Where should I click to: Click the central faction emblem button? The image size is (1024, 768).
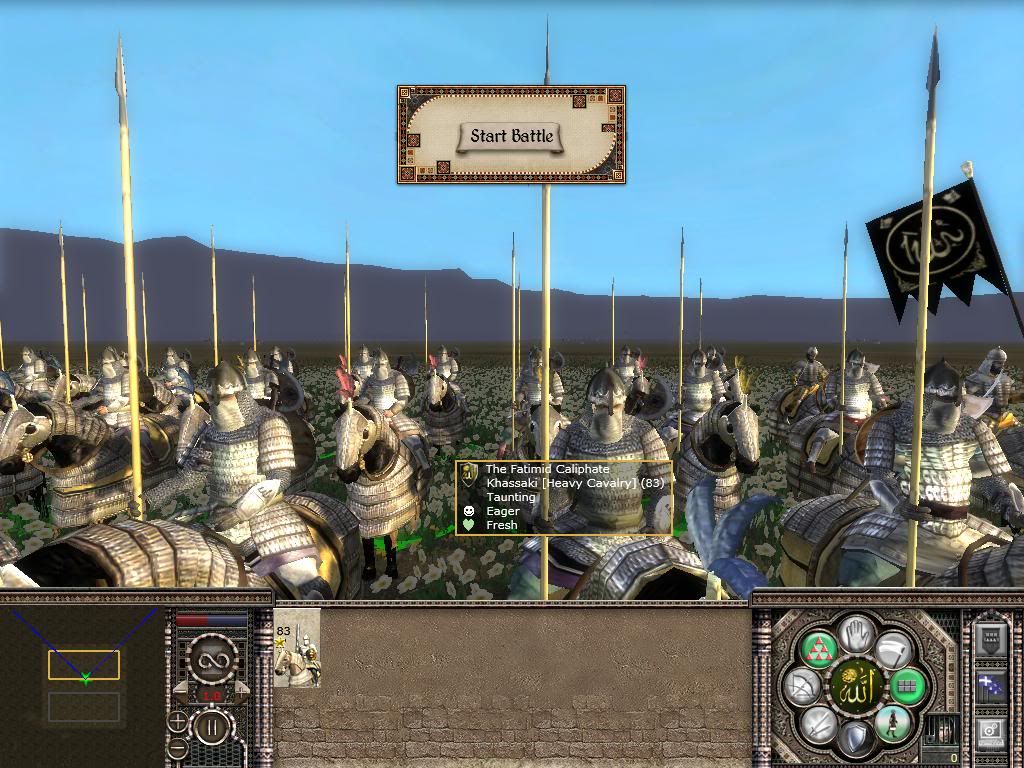(856, 686)
